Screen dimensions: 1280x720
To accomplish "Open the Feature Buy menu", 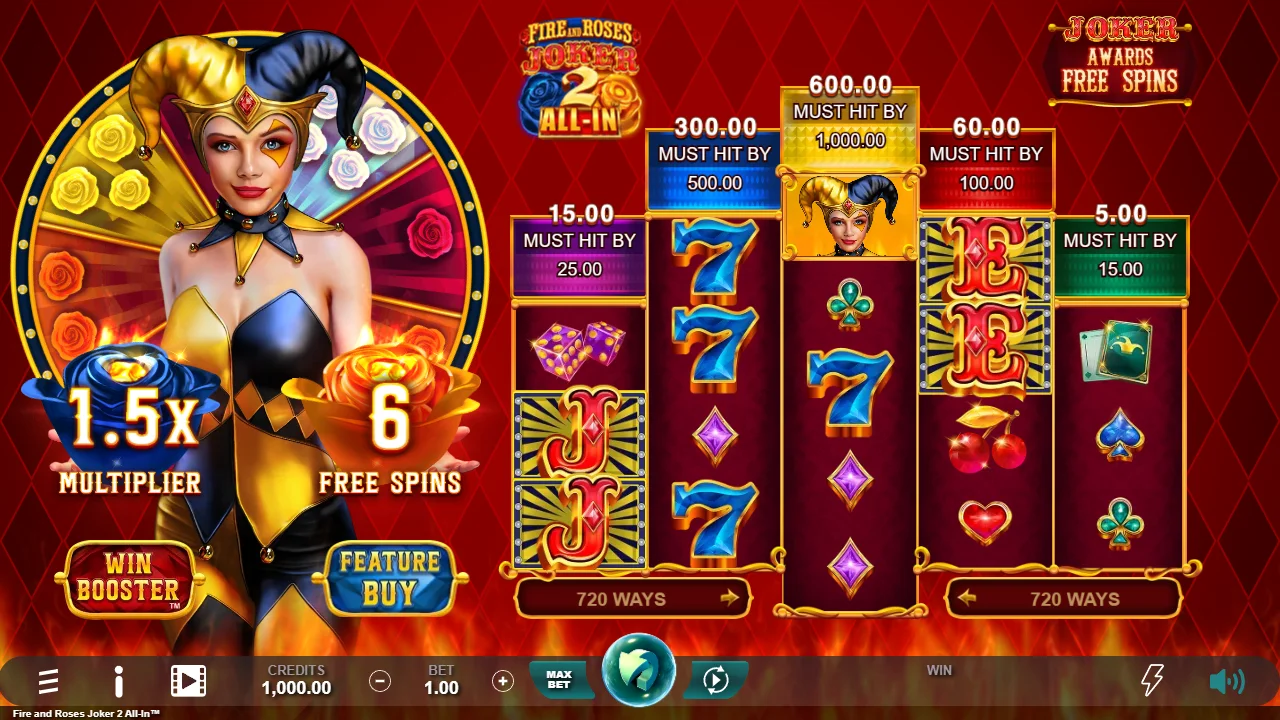I will [x=389, y=578].
